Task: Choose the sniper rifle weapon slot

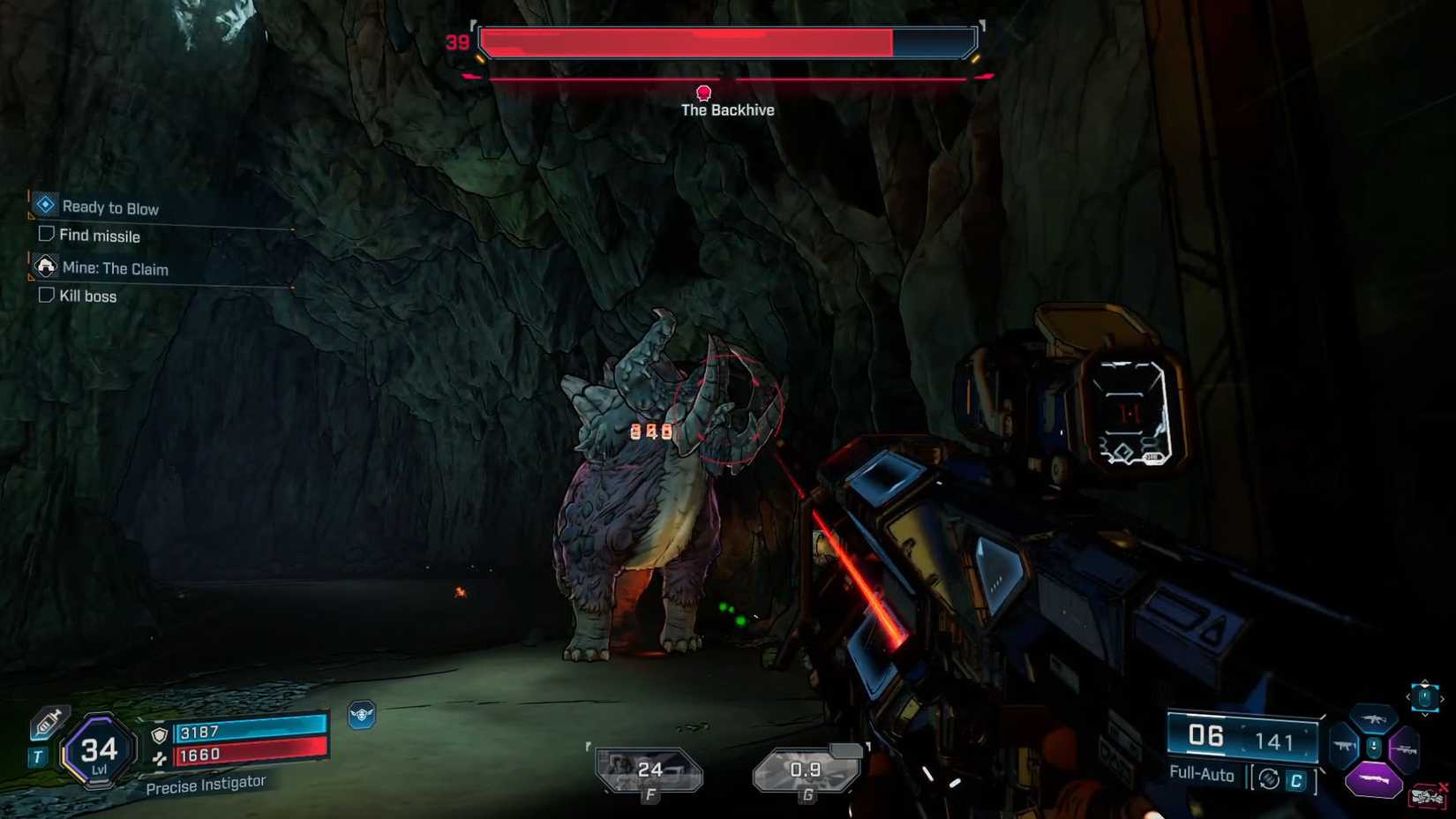Action: (1407, 749)
